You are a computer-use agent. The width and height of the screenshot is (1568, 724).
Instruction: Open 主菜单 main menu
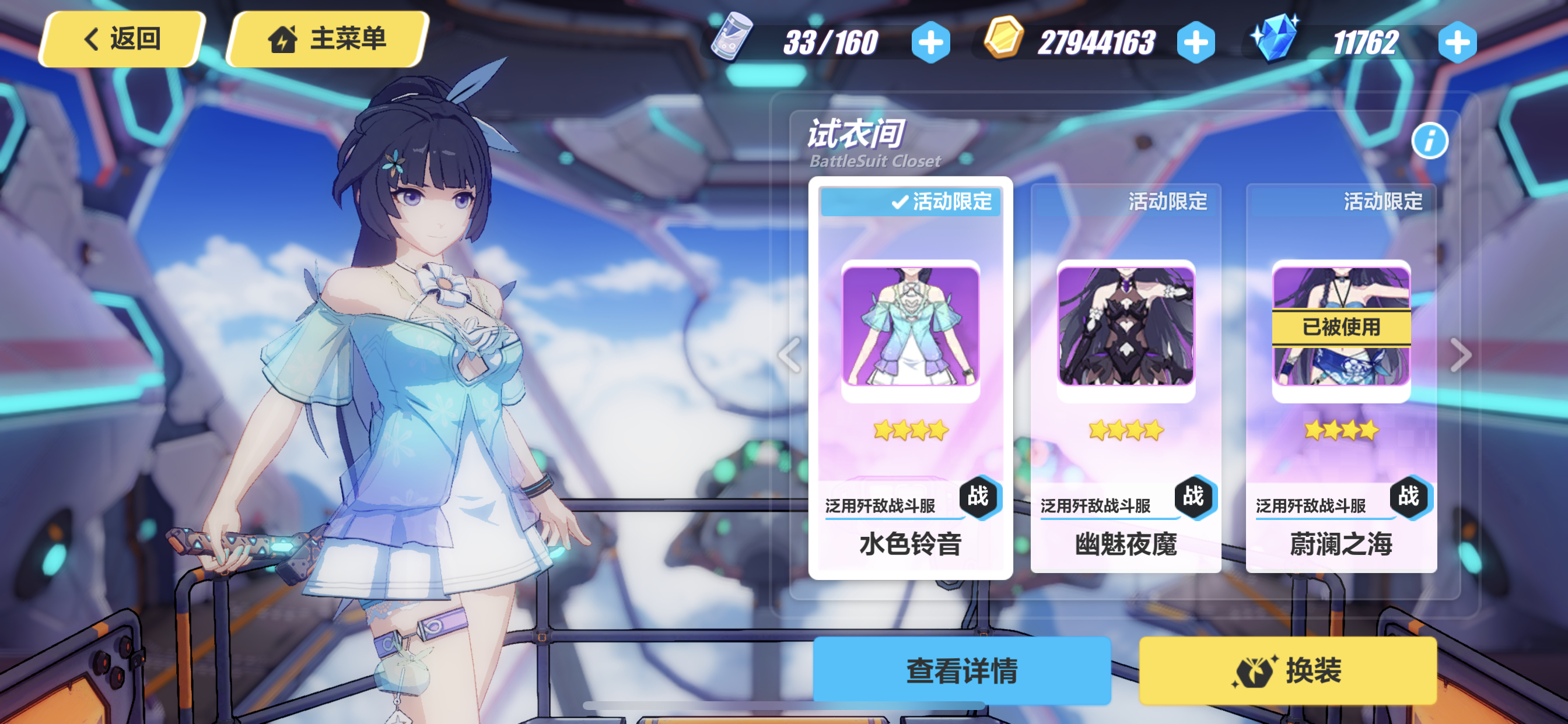coord(332,38)
